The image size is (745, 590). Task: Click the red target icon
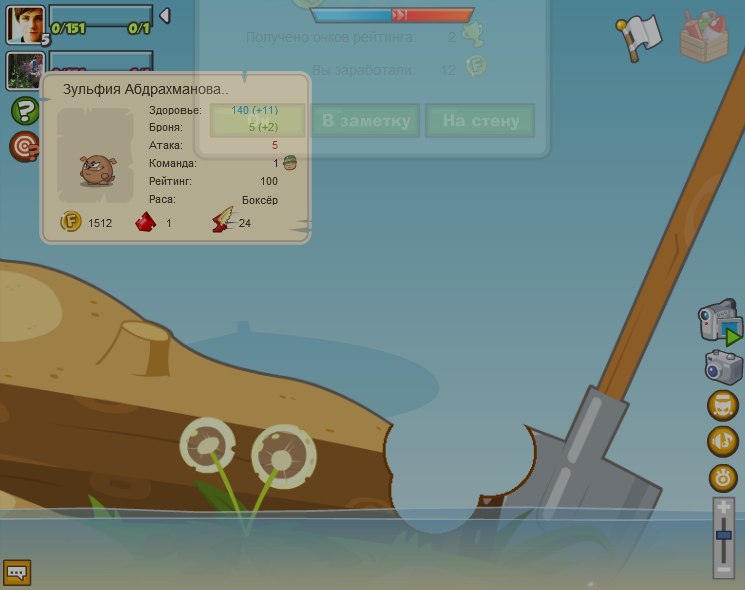[x=24, y=147]
